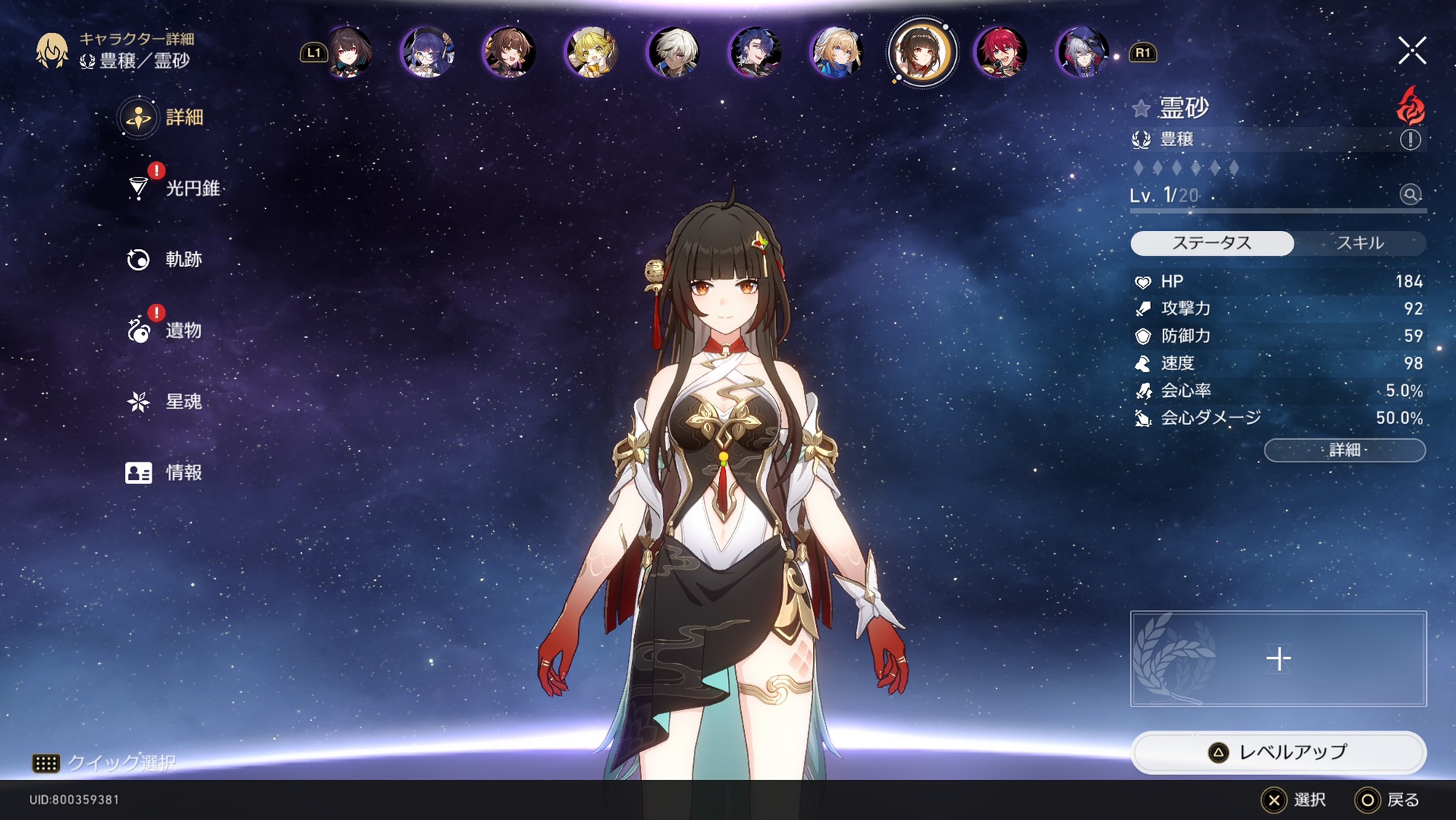Select the red-haired character portrait
Screen dimensions: 1456x820
[x=1001, y=52]
